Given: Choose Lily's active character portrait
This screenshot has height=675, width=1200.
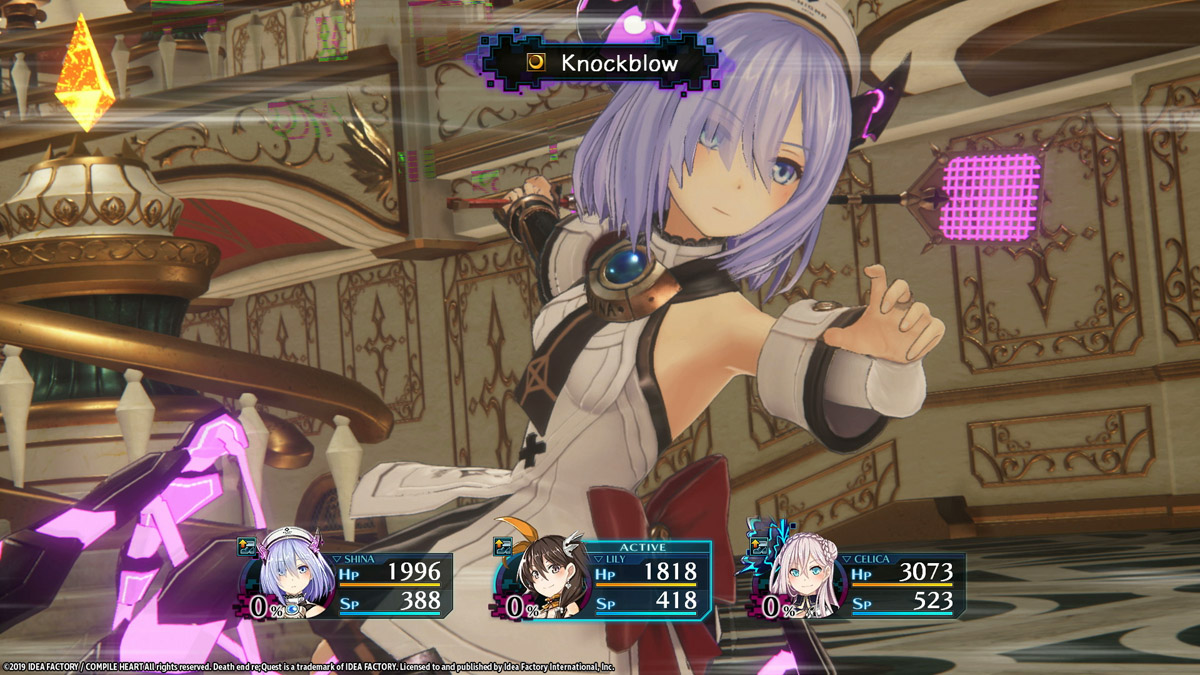Looking at the screenshot, I should (545, 582).
